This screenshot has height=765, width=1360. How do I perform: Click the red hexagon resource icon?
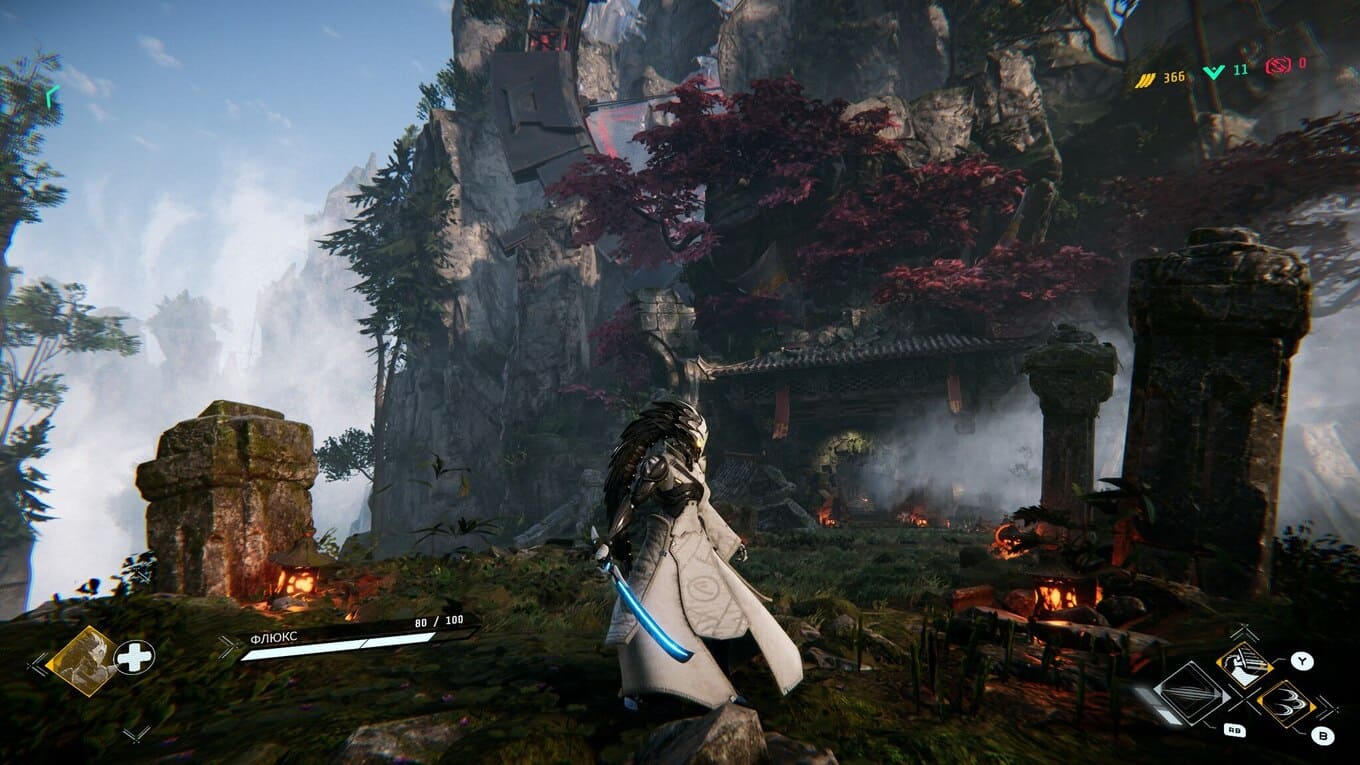[1278, 66]
